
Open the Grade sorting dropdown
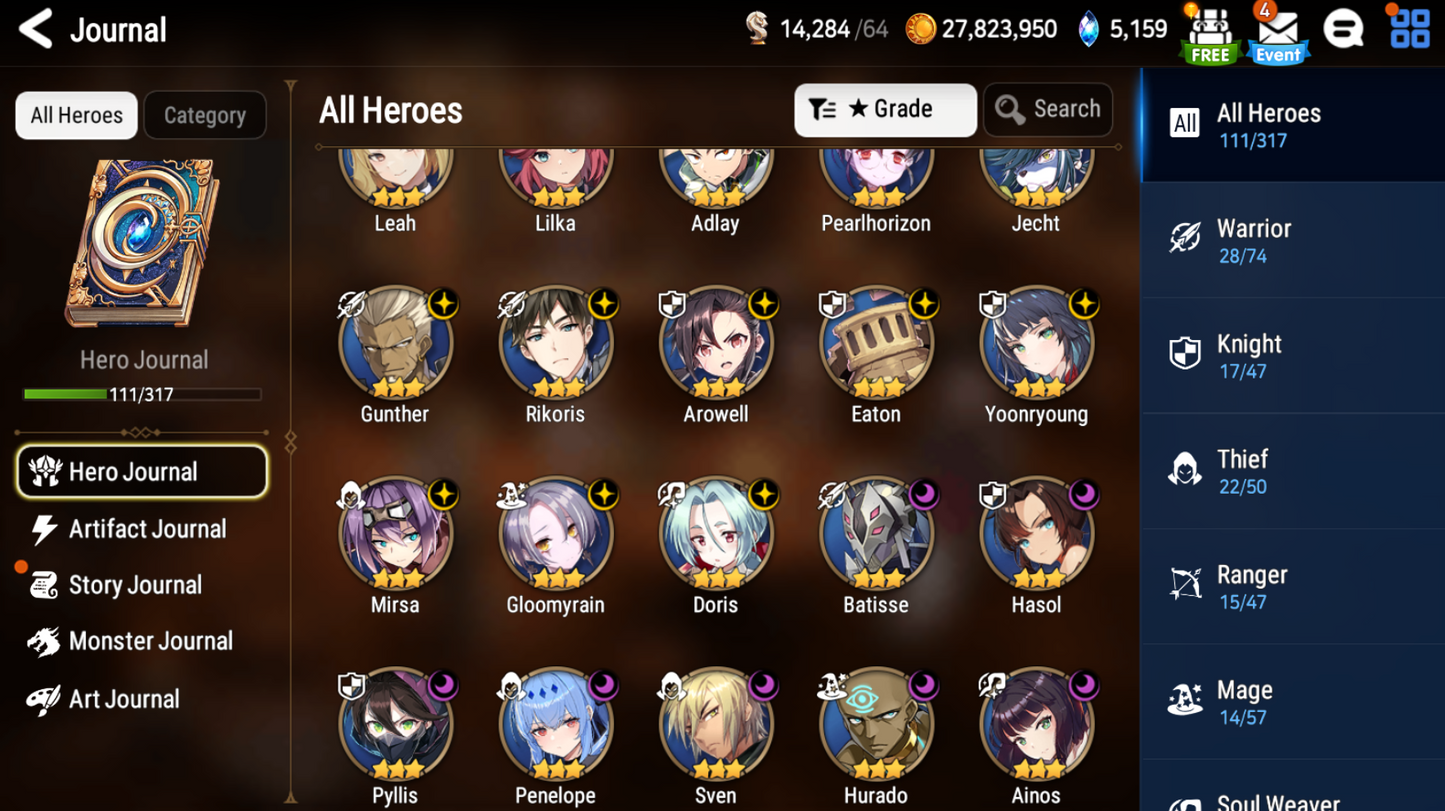pos(884,109)
